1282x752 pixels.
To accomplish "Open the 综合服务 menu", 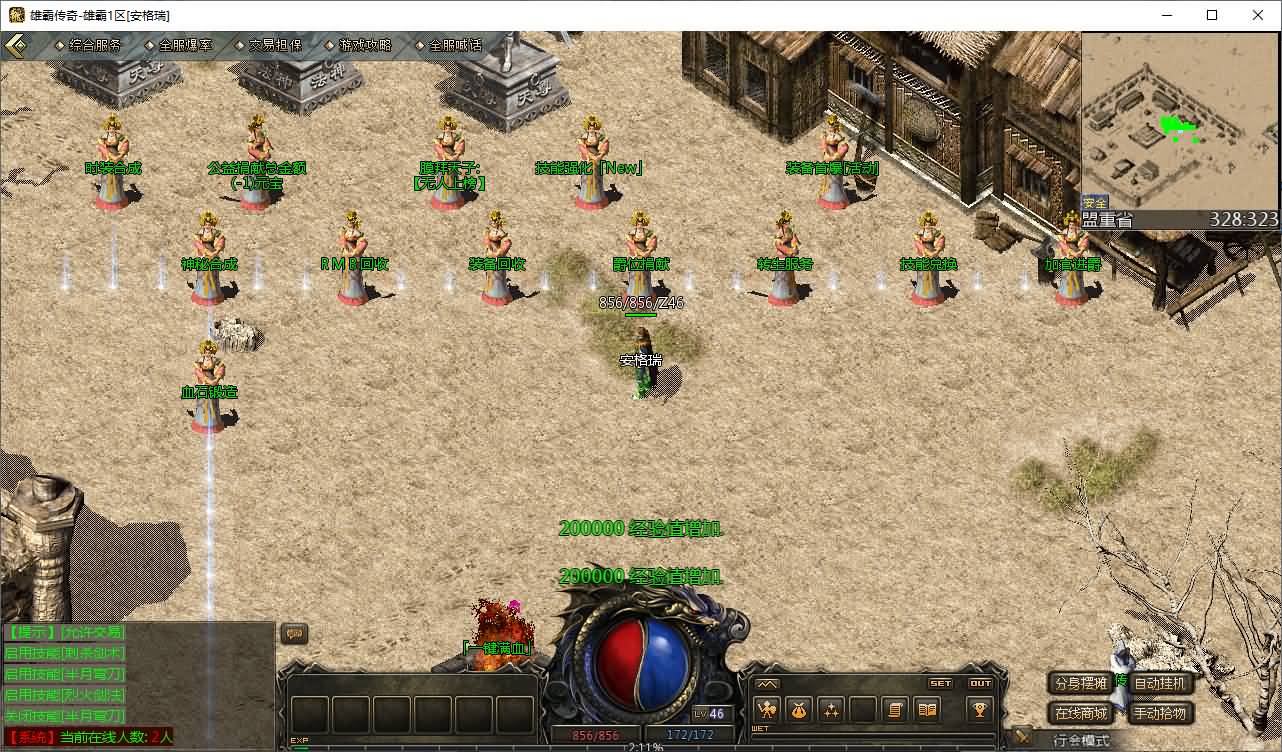I will click(x=95, y=46).
